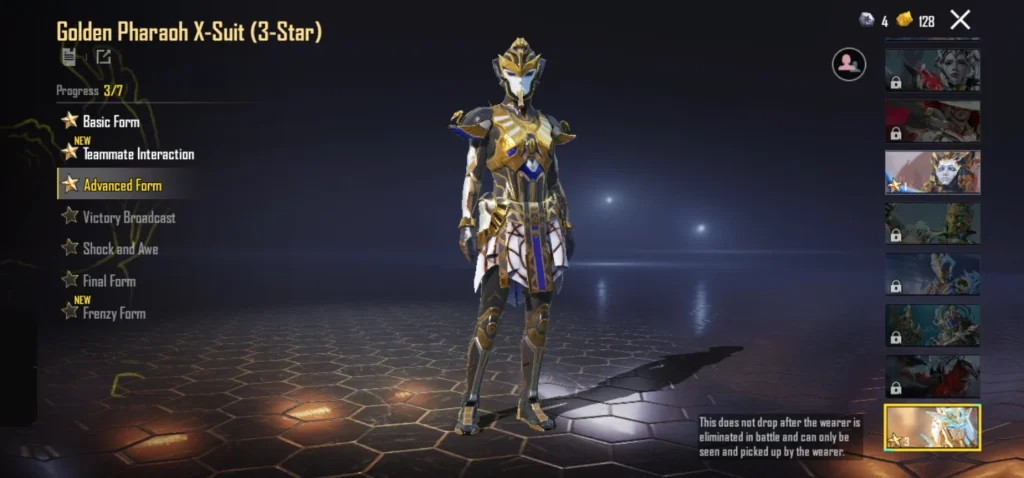This screenshot has height=478, width=1024.
Task: View the Victory Broadcast entry
Action: click(128, 217)
